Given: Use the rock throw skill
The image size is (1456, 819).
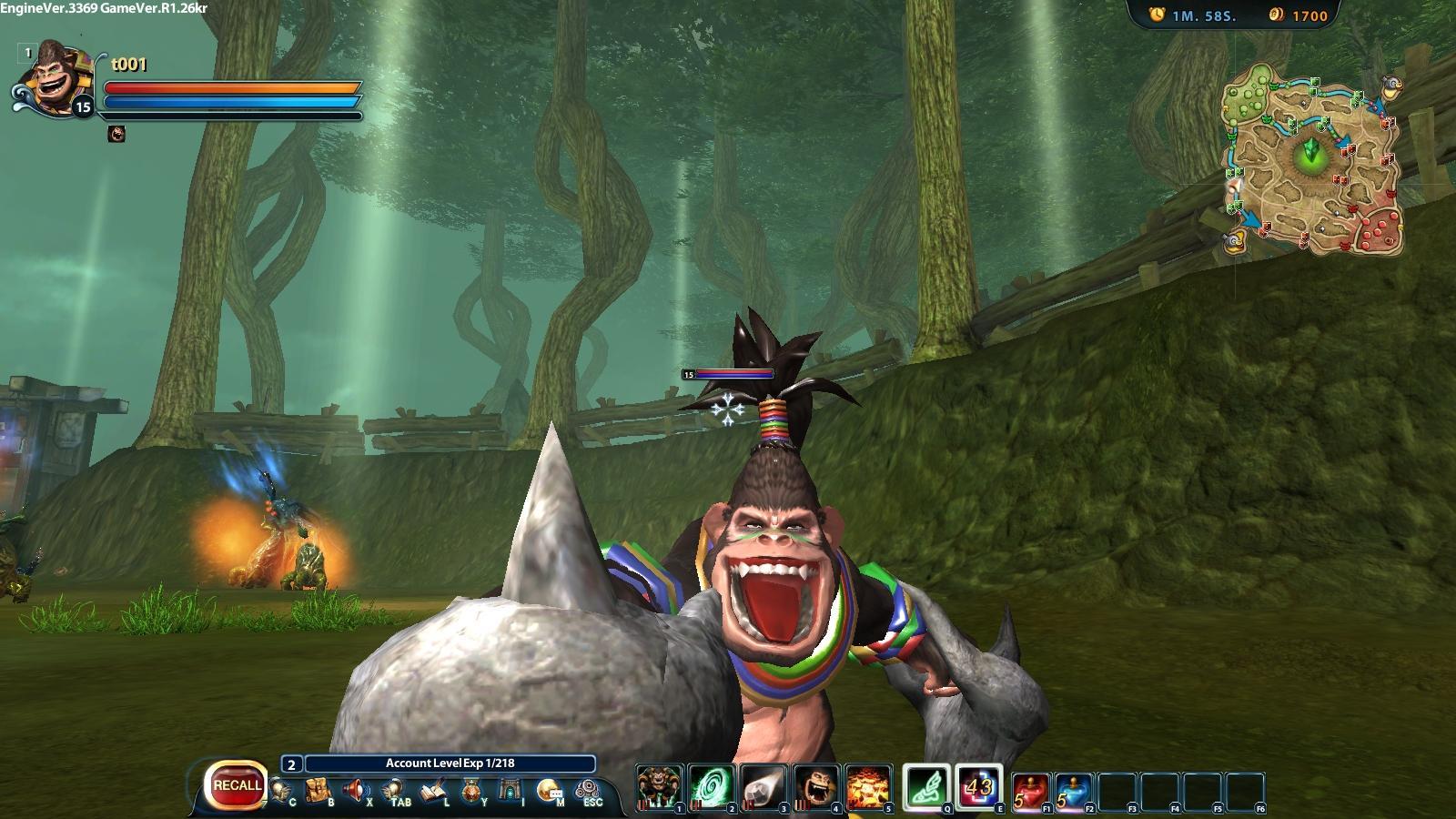Looking at the screenshot, I should (763, 787).
